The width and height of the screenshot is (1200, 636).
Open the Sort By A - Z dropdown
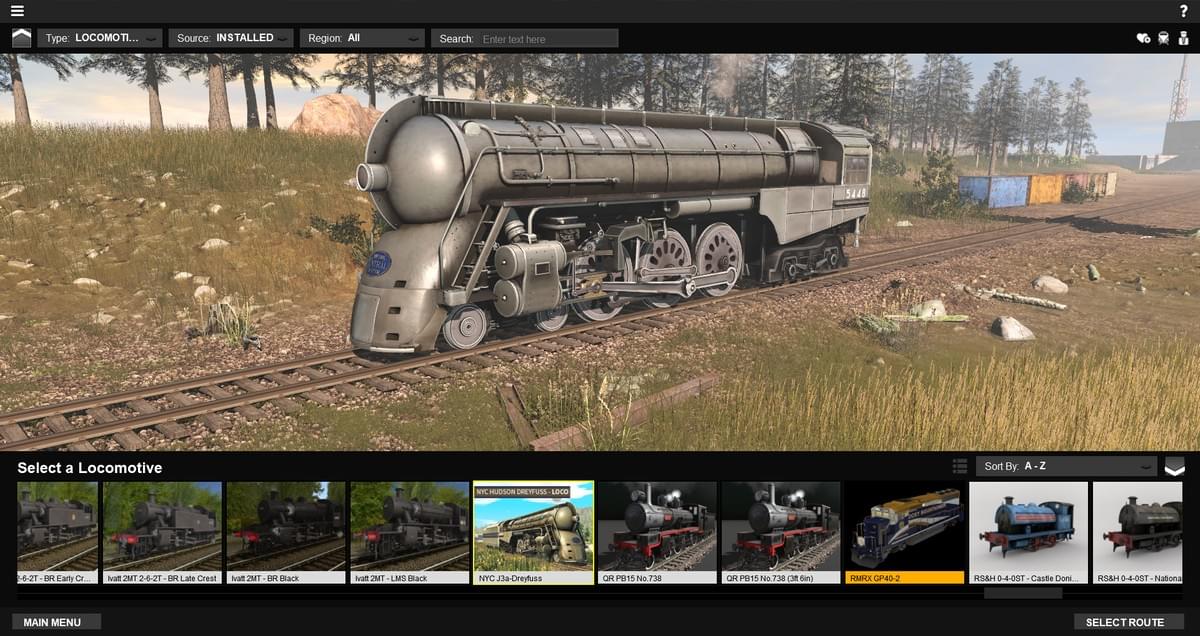pos(1066,466)
